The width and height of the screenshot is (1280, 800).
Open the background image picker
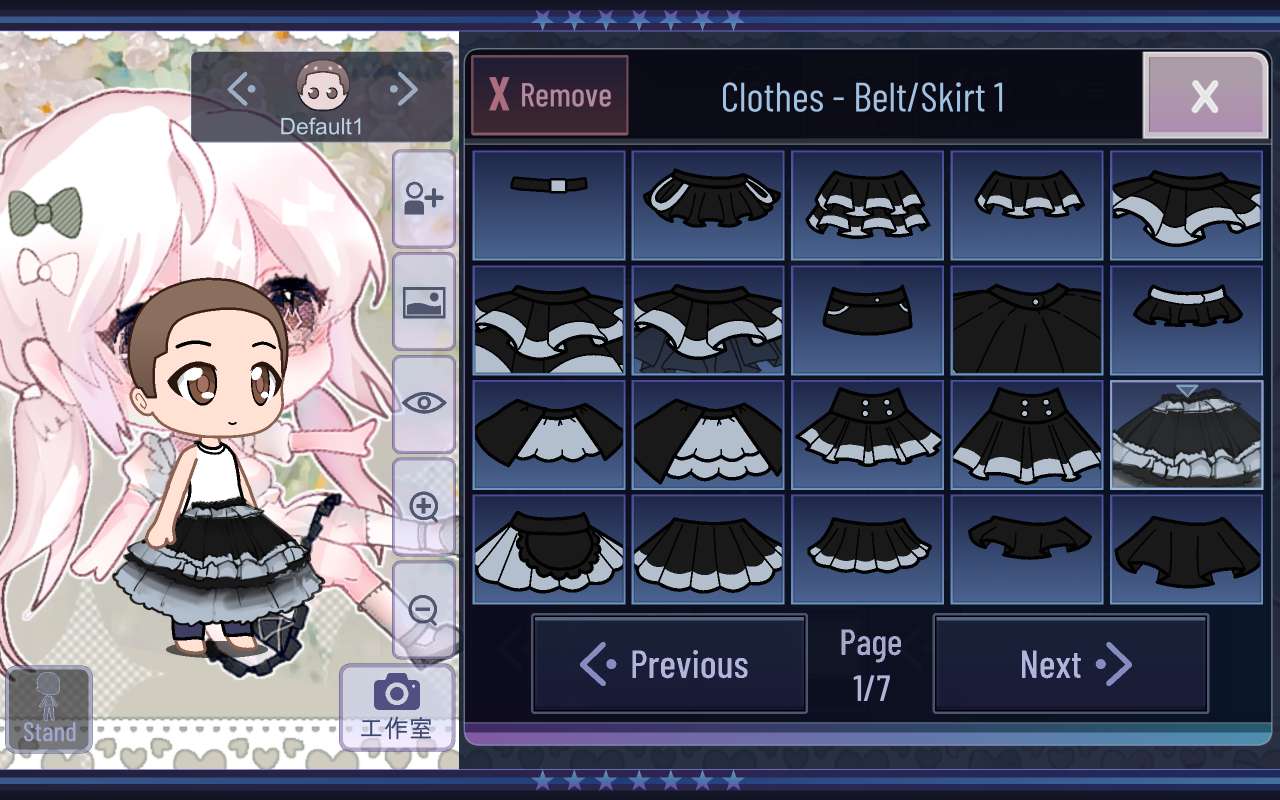coord(424,301)
